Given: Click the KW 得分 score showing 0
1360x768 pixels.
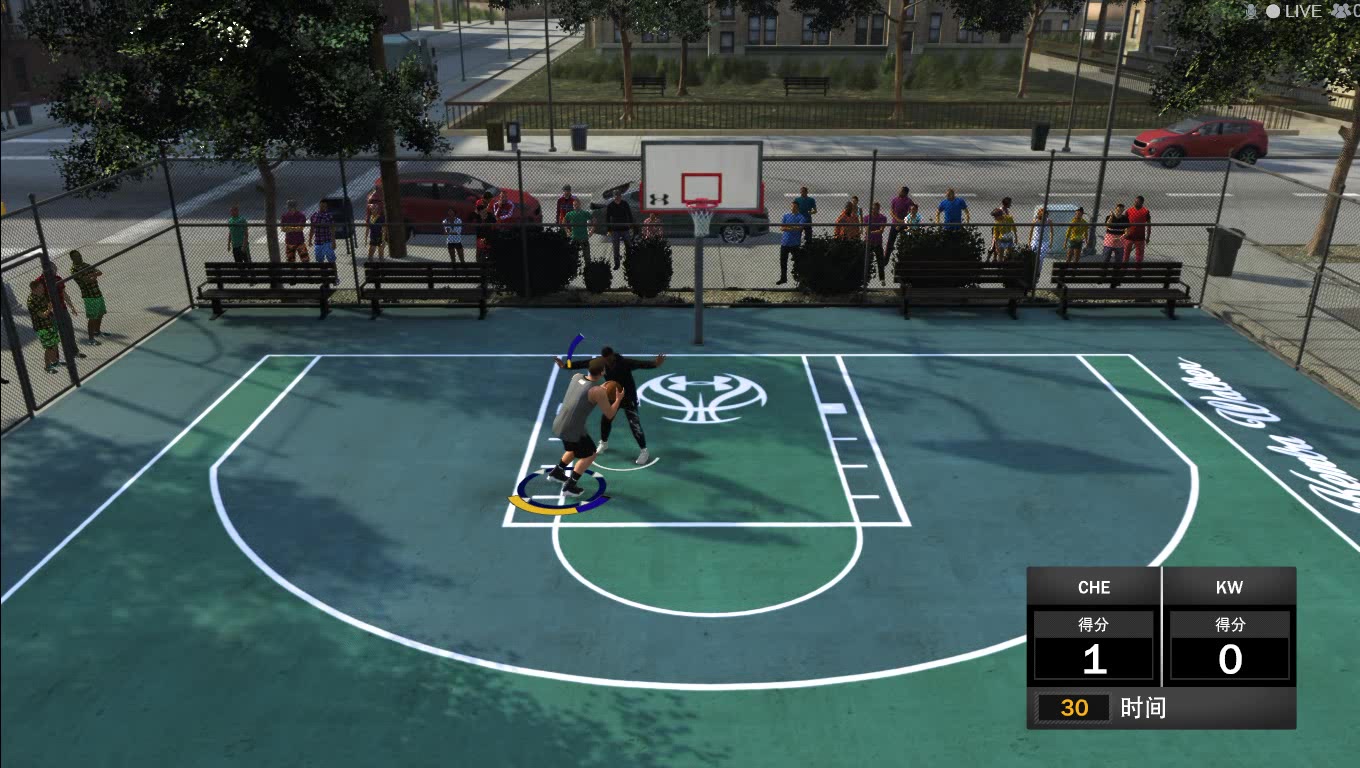Looking at the screenshot, I should pos(1230,659).
